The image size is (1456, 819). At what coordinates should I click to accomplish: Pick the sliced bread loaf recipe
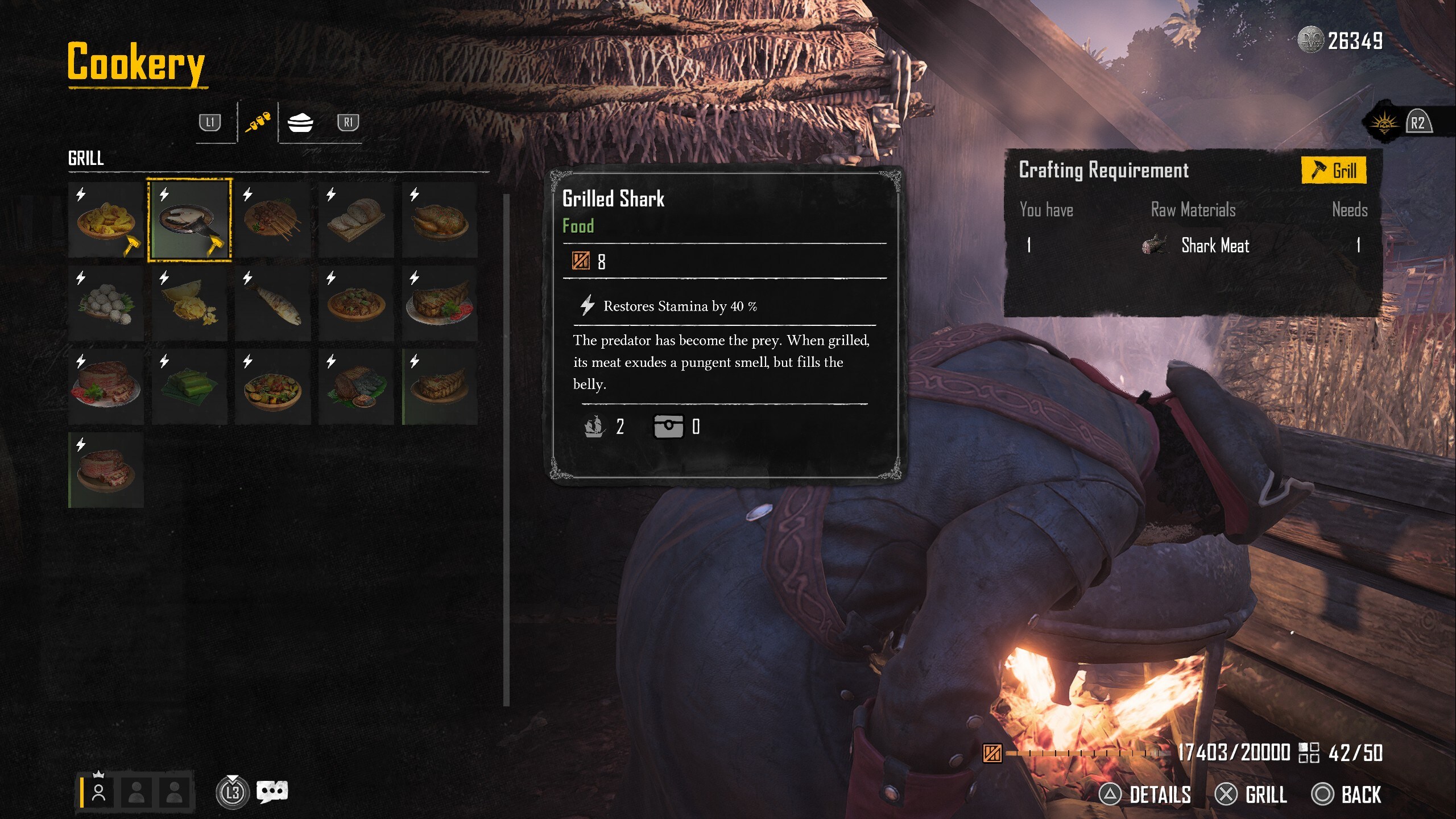tap(356, 220)
